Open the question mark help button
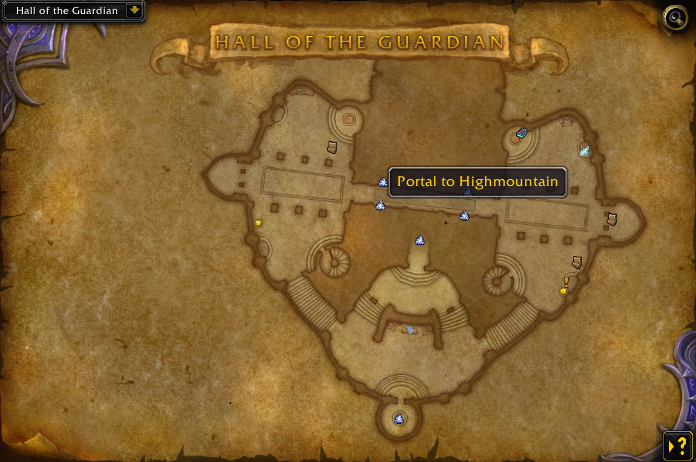The image size is (696, 462). point(677,446)
